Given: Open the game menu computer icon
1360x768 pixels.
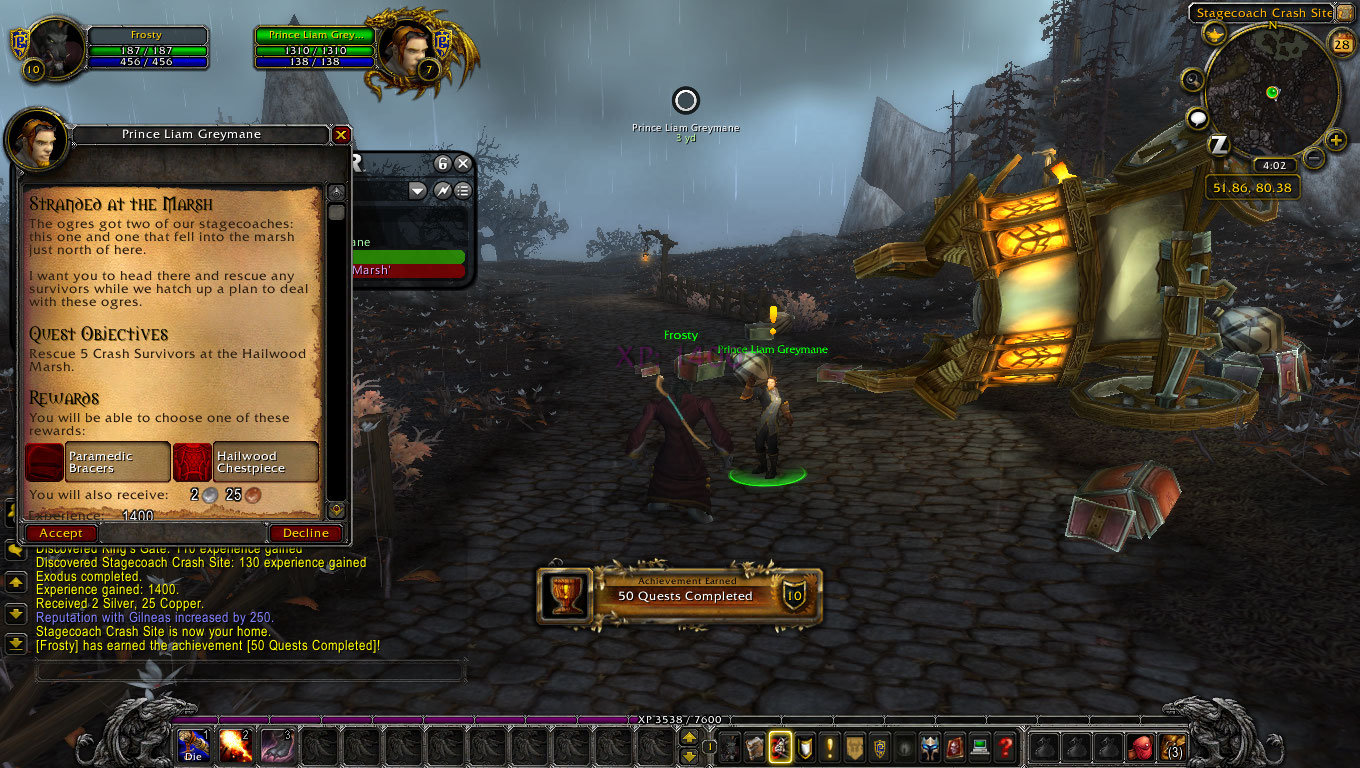Looking at the screenshot, I should point(979,746).
